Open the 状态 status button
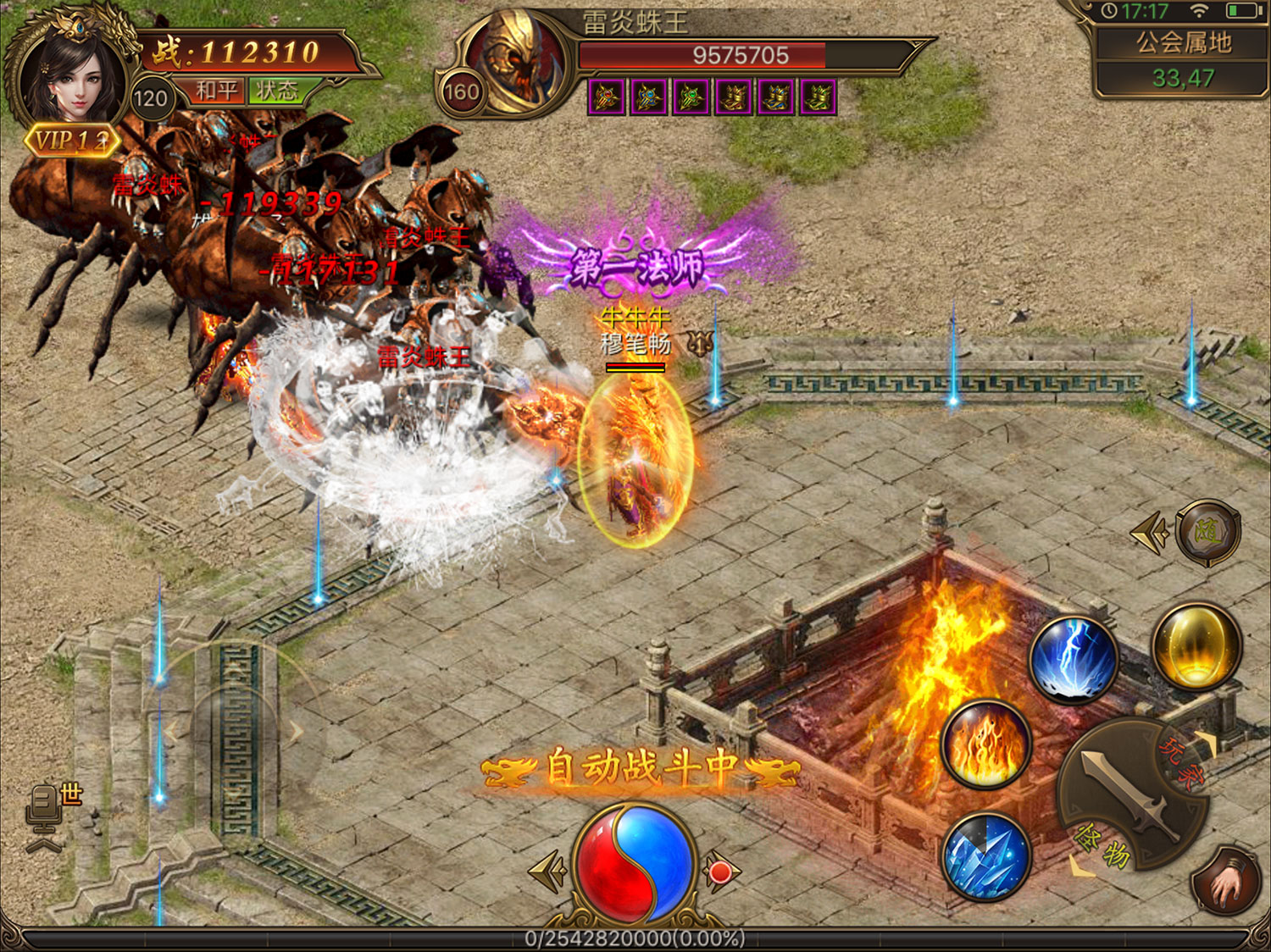 point(277,91)
